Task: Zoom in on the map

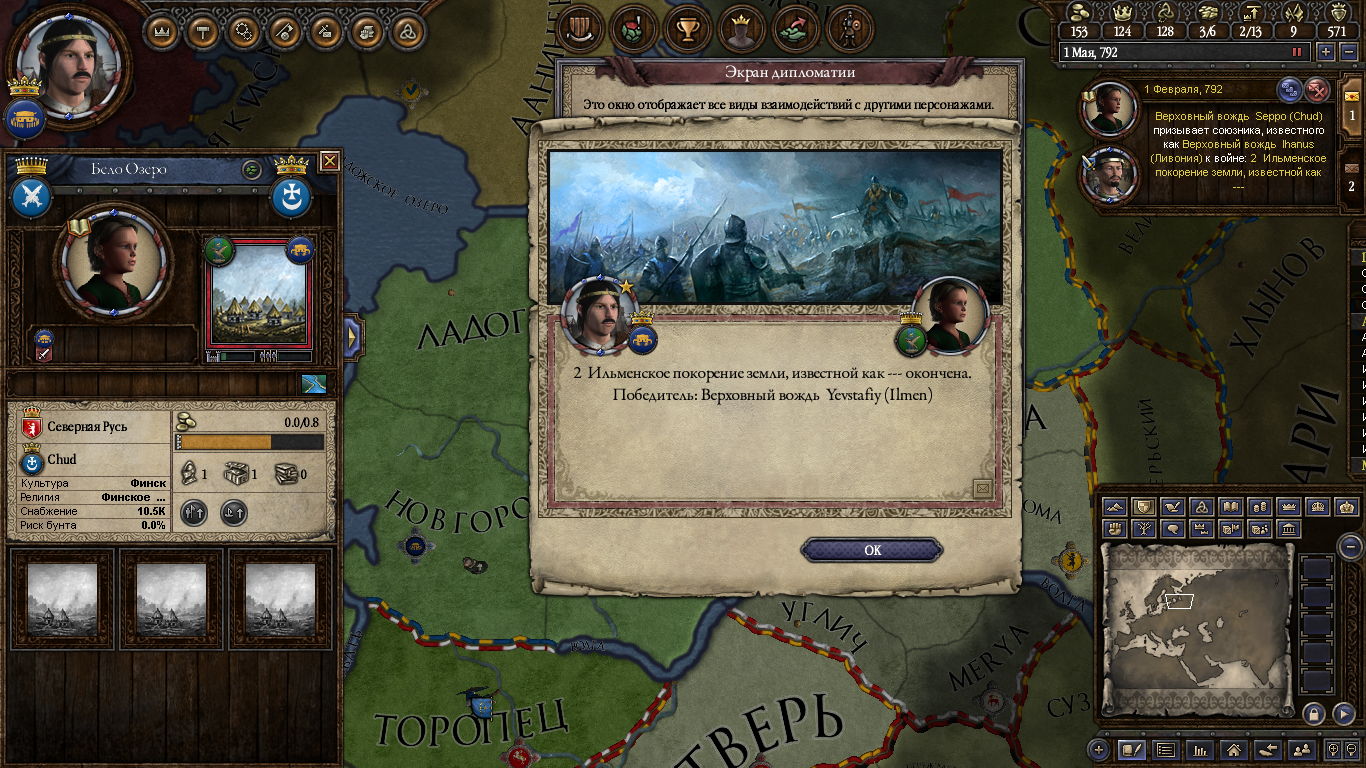Action: (1099, 749)
